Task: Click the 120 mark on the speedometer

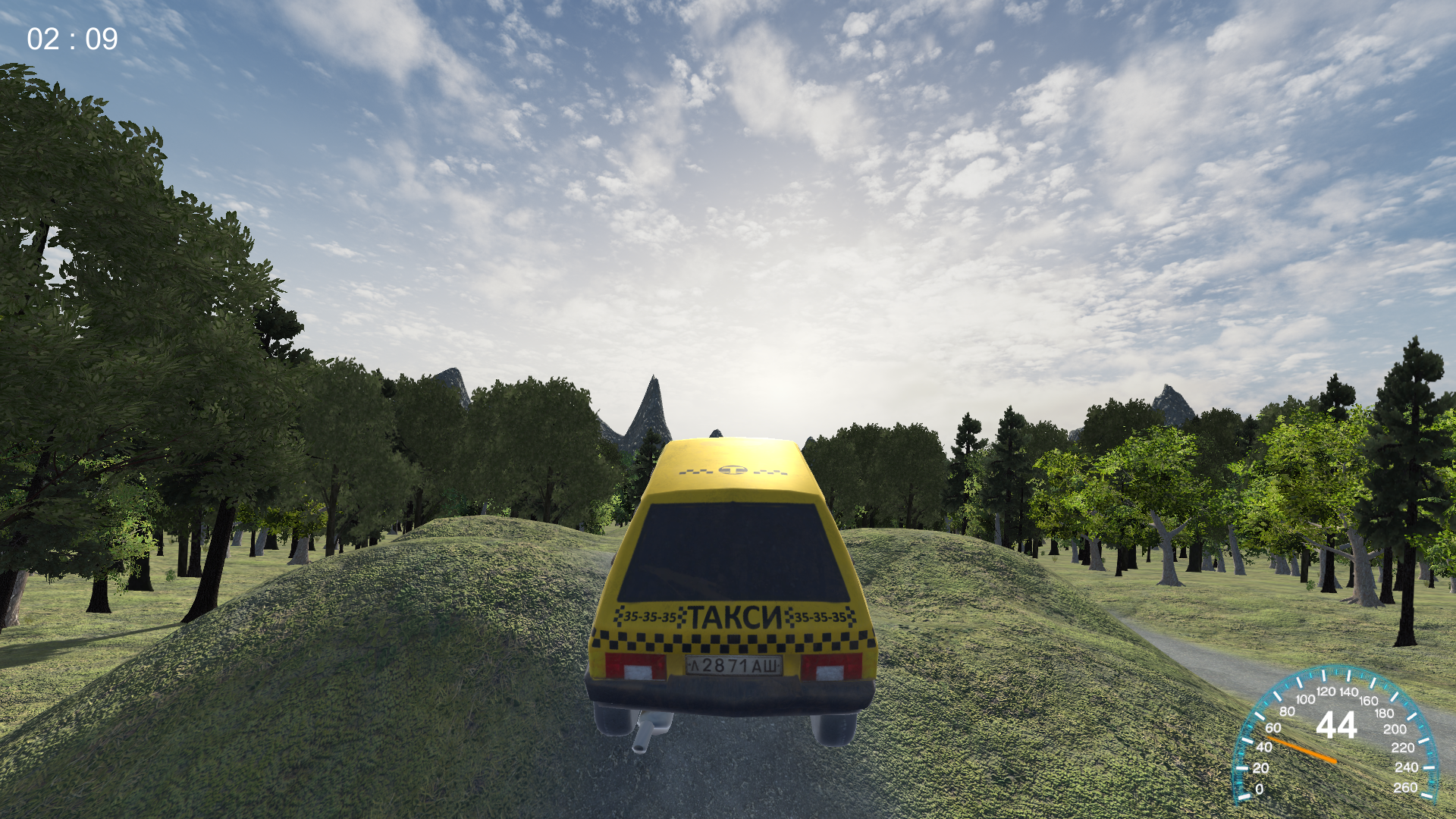Action: 1326,692
